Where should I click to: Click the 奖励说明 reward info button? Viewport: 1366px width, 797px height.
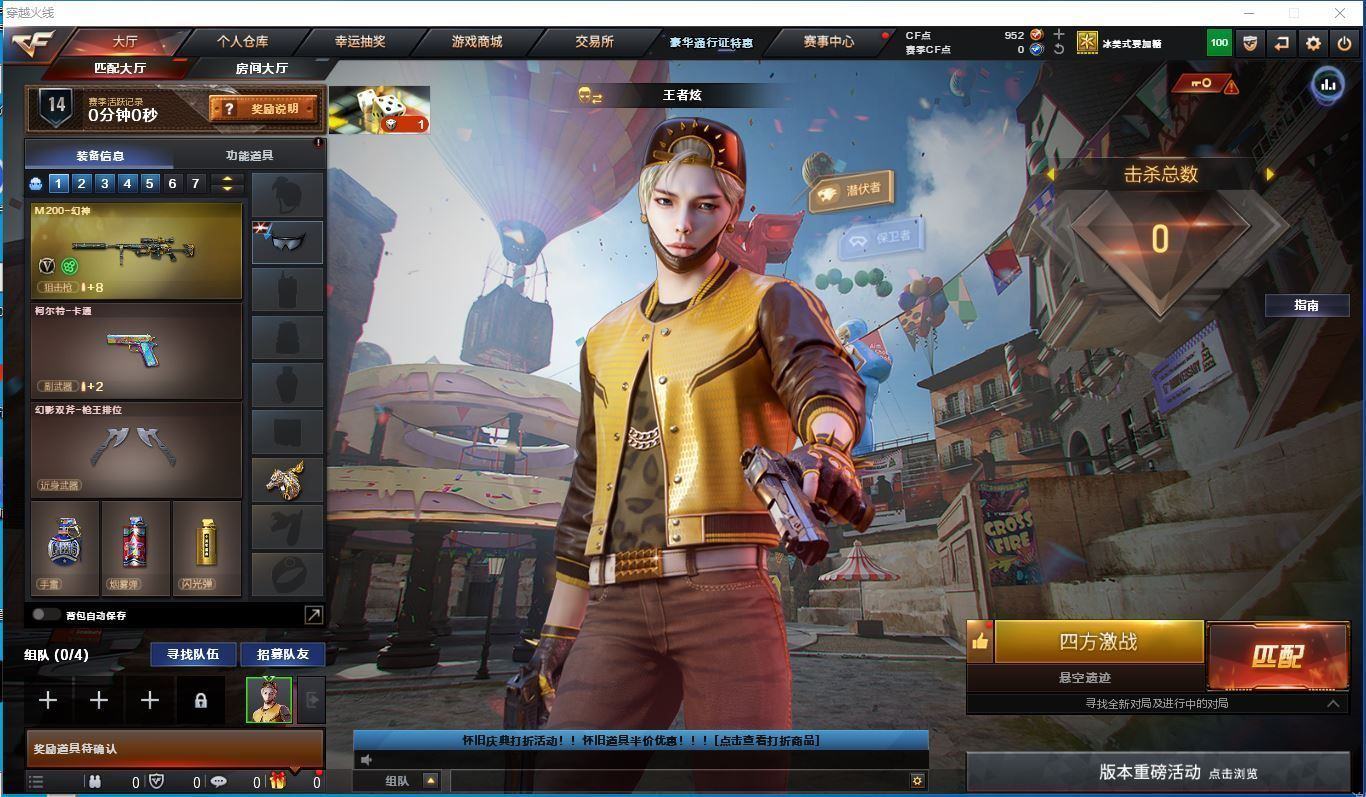264,108
